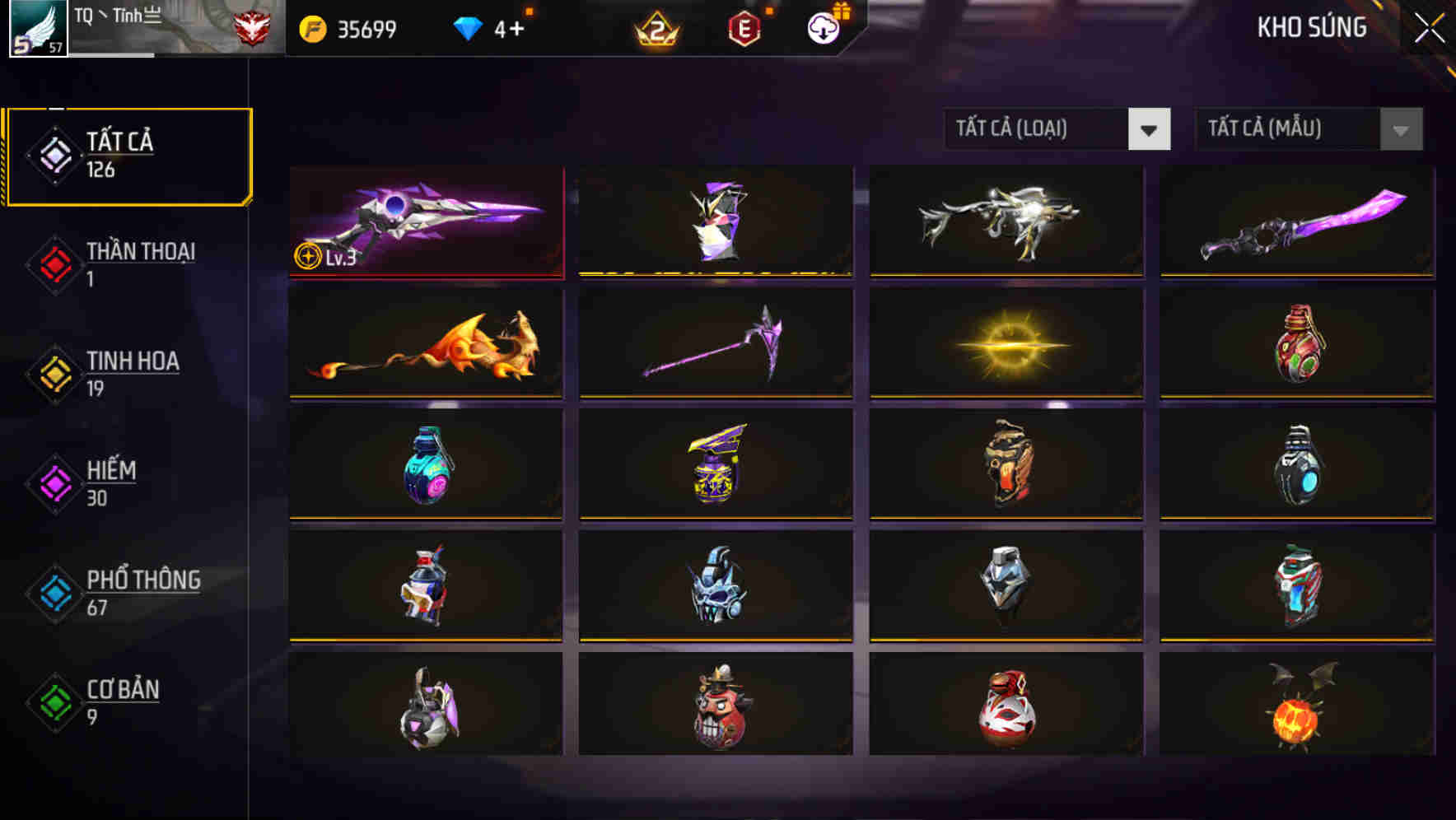Screen dimensions: 1456x820
Task: Click the arrow on the weapon type dropdown
Action: (x=1150, y=129)
